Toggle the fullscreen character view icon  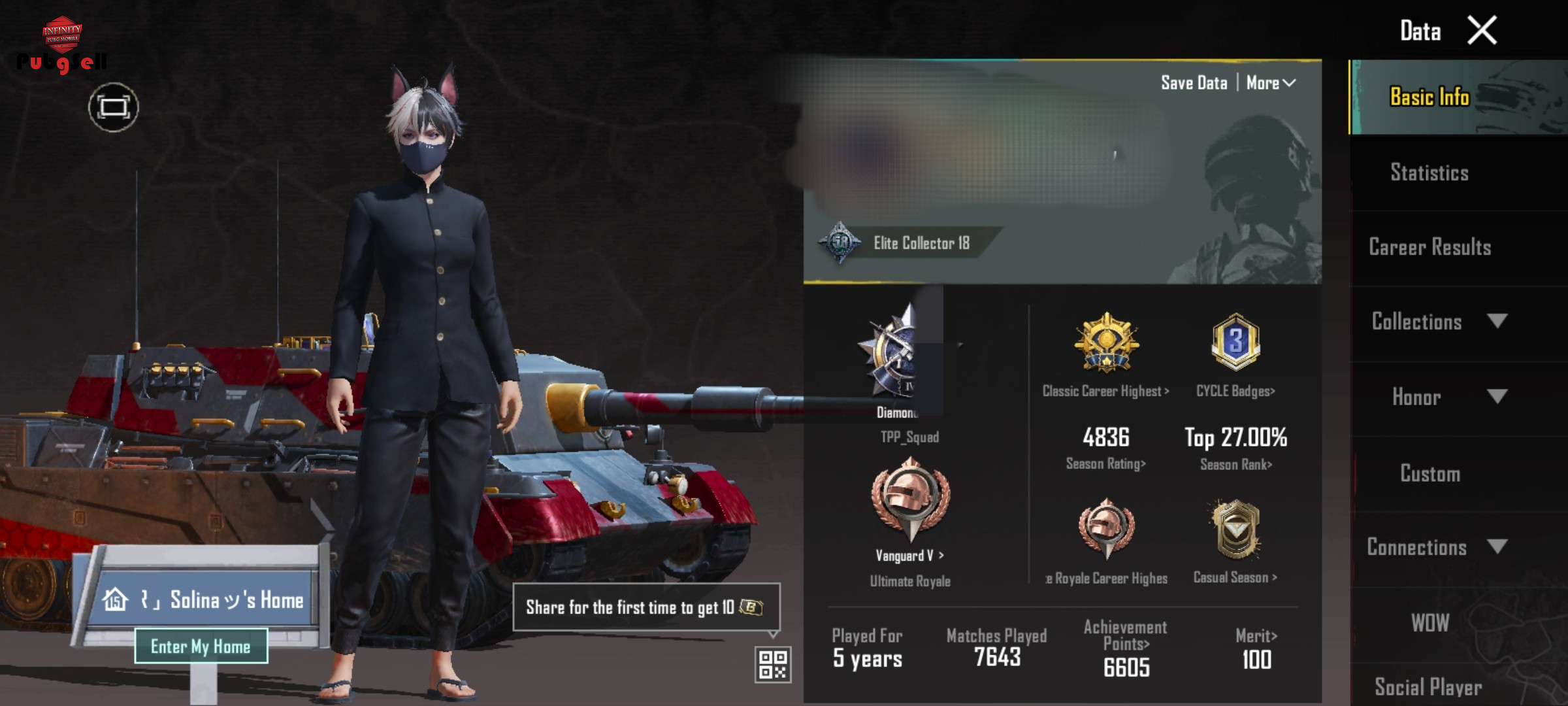114,107
